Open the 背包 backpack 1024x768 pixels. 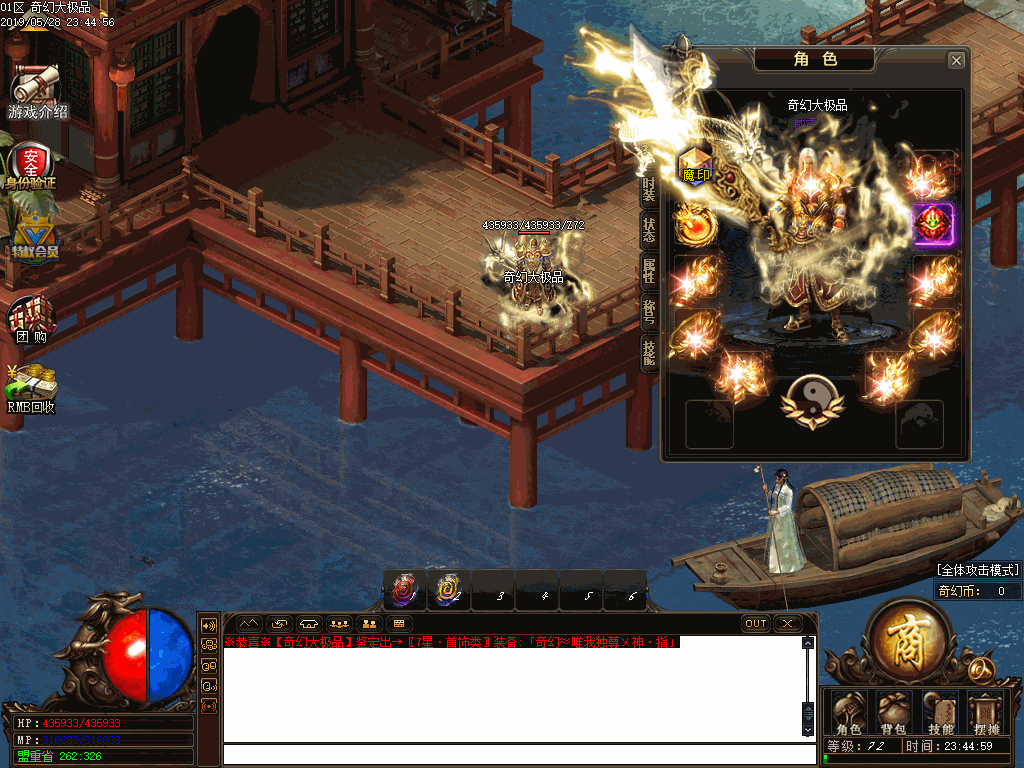[892, 713]
